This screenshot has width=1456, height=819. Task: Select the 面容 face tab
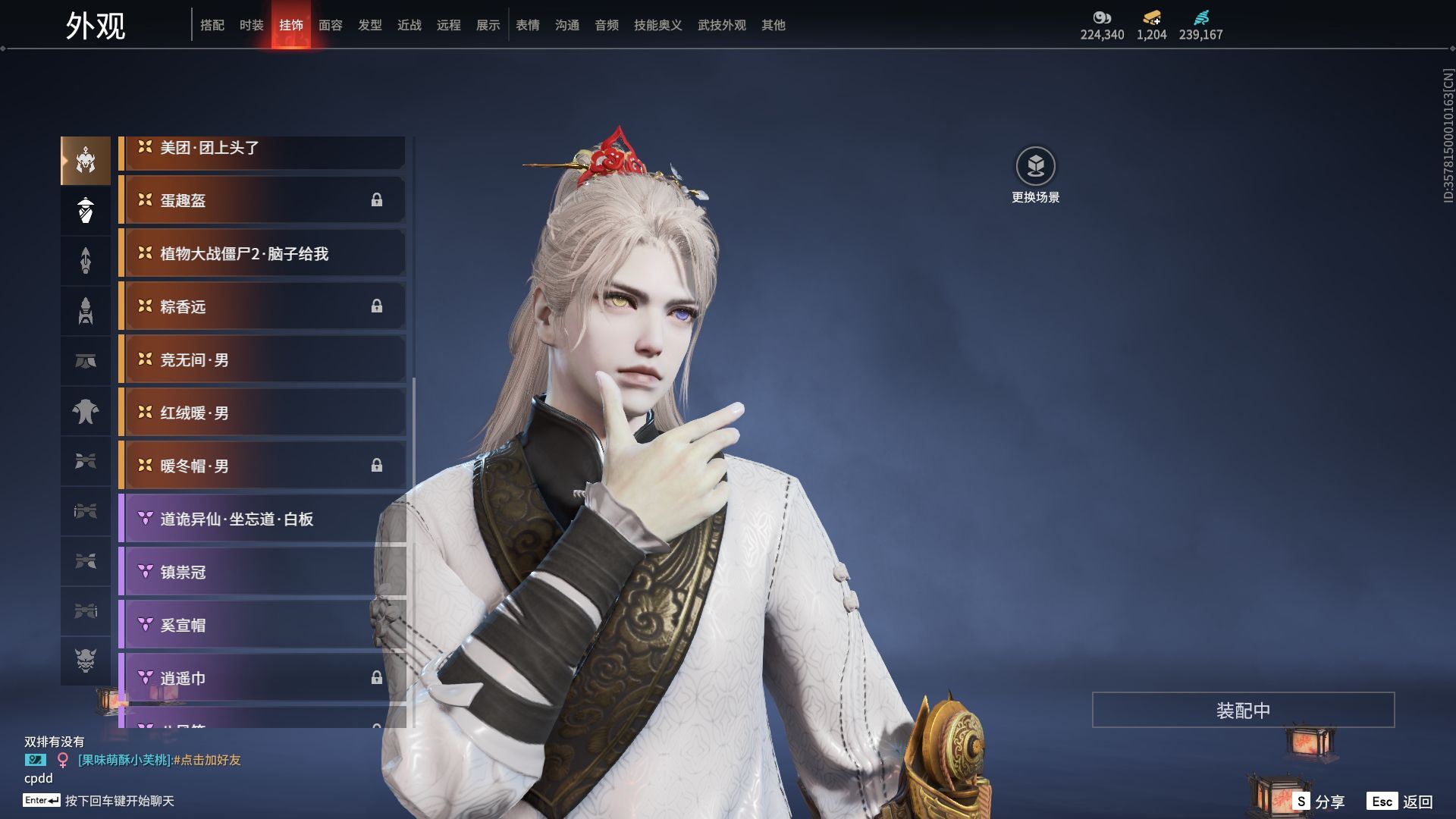tap(331, 25)
